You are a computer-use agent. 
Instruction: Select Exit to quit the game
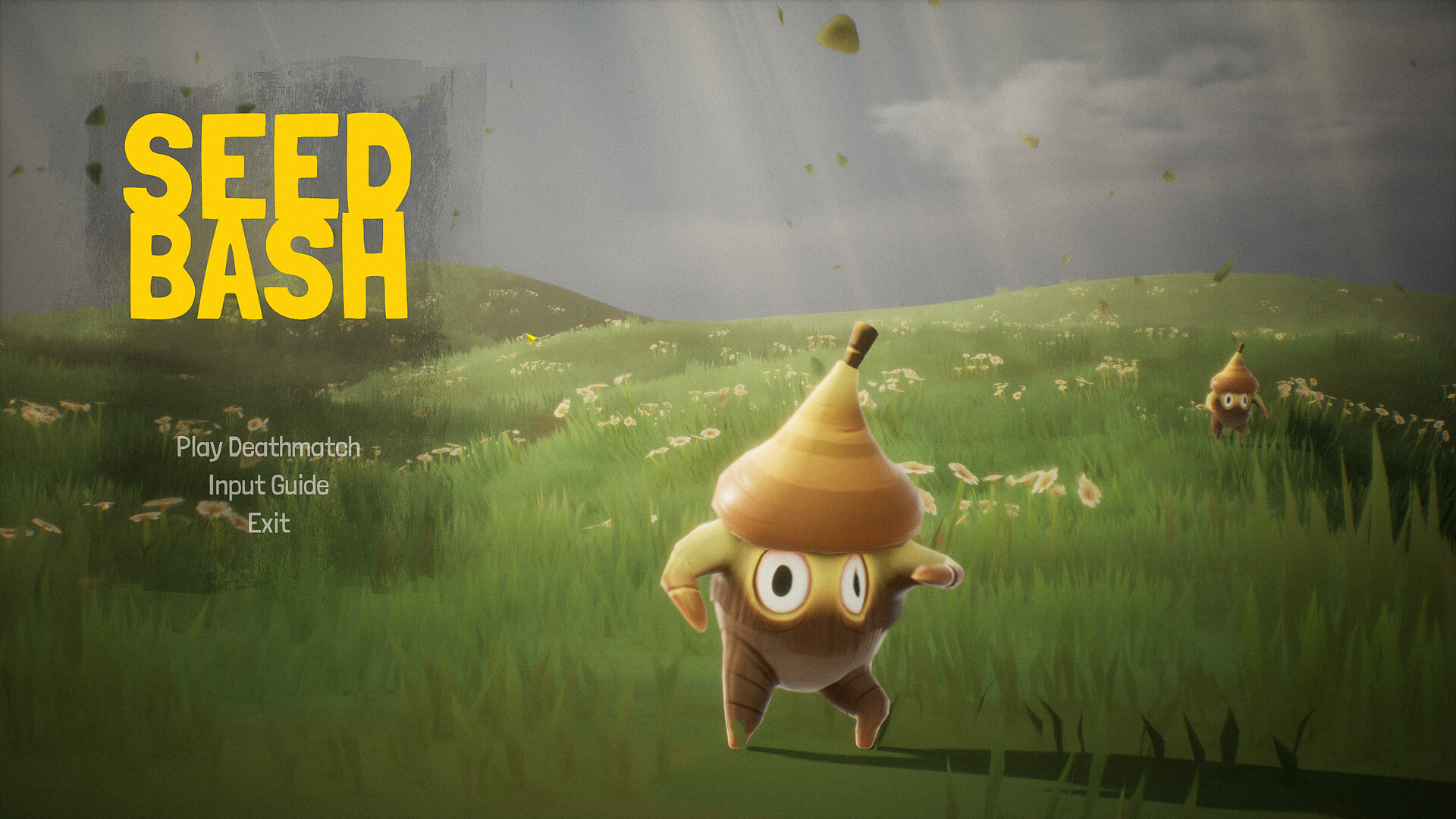point(269,523)
